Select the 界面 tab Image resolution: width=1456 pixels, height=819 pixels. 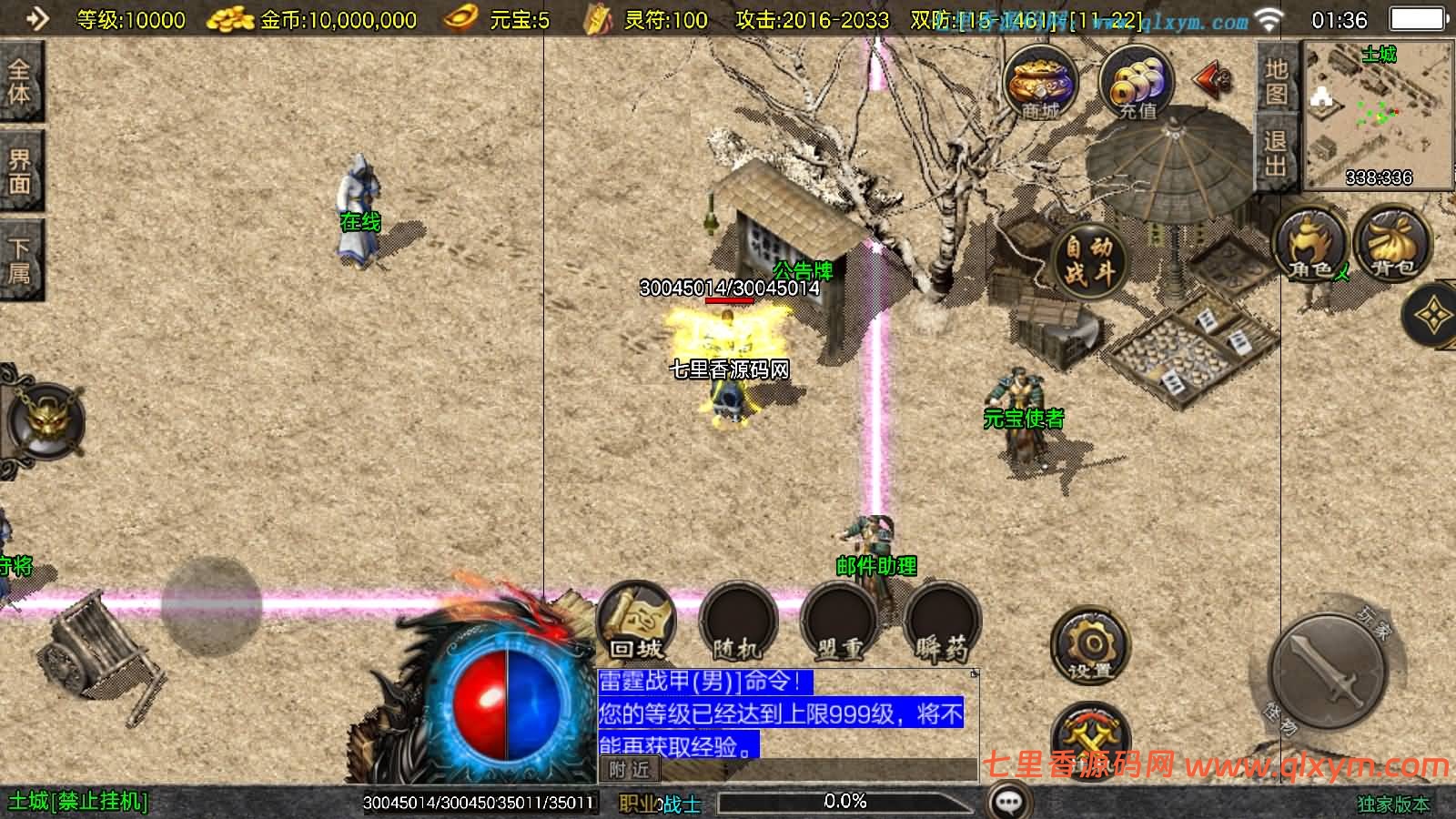[20, 171]
